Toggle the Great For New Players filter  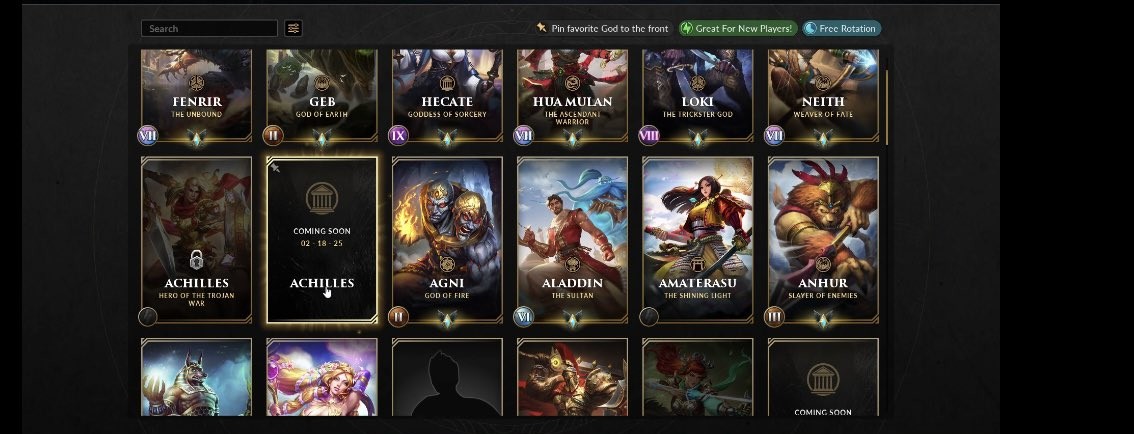(x=738, y=29)
